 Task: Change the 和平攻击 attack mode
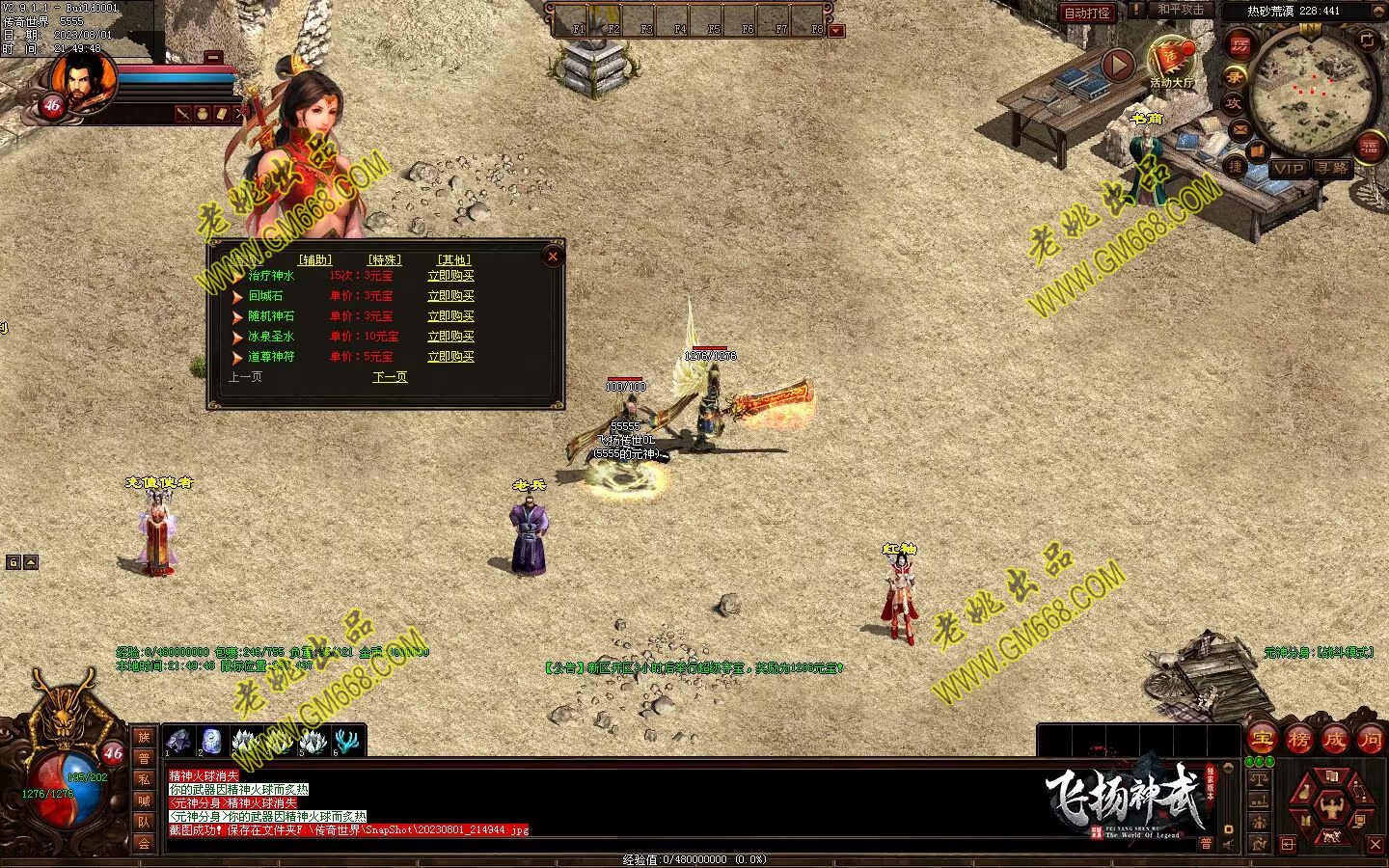[x=1181, y=11]
